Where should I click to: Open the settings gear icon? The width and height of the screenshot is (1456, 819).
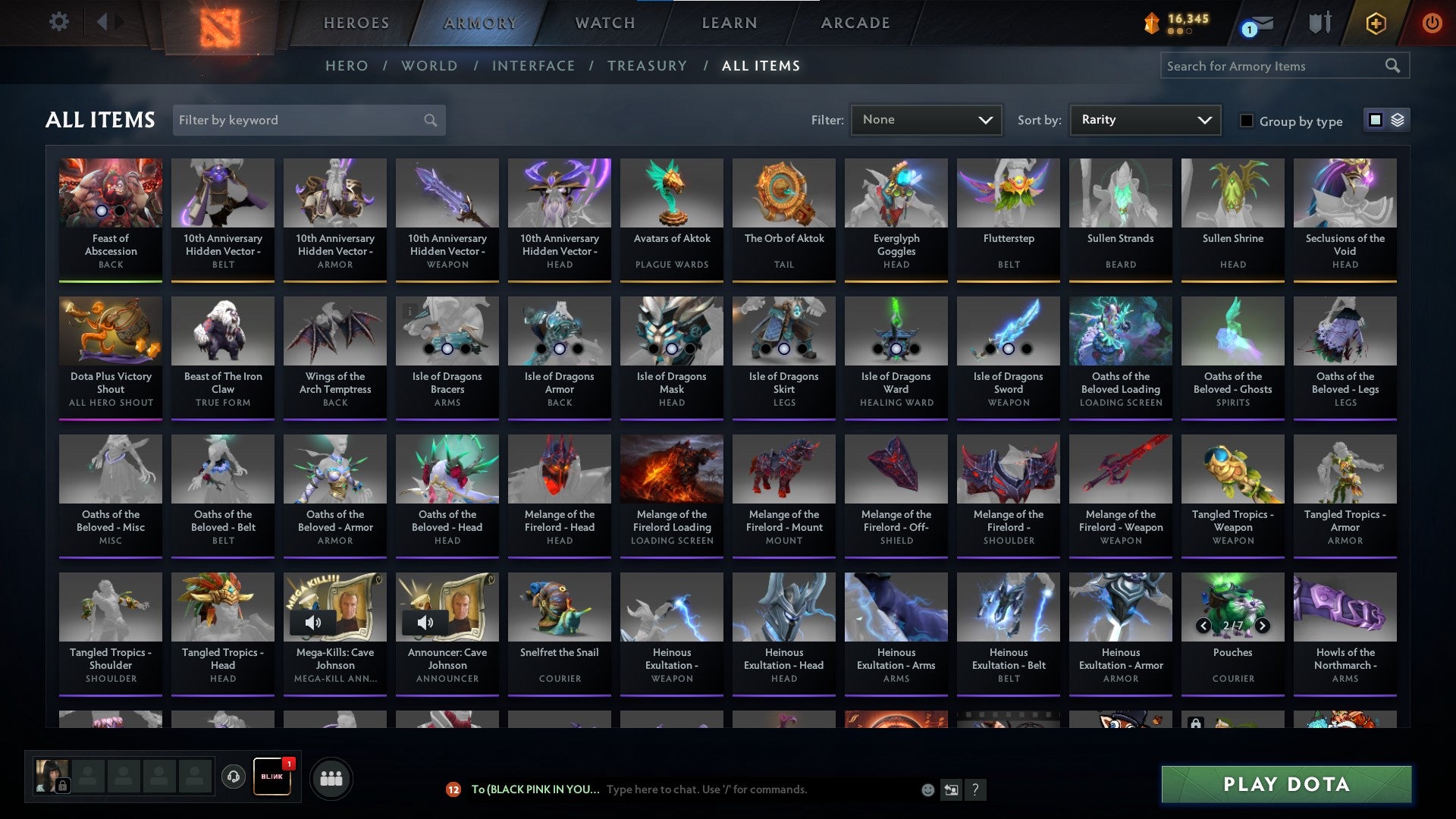59,22
